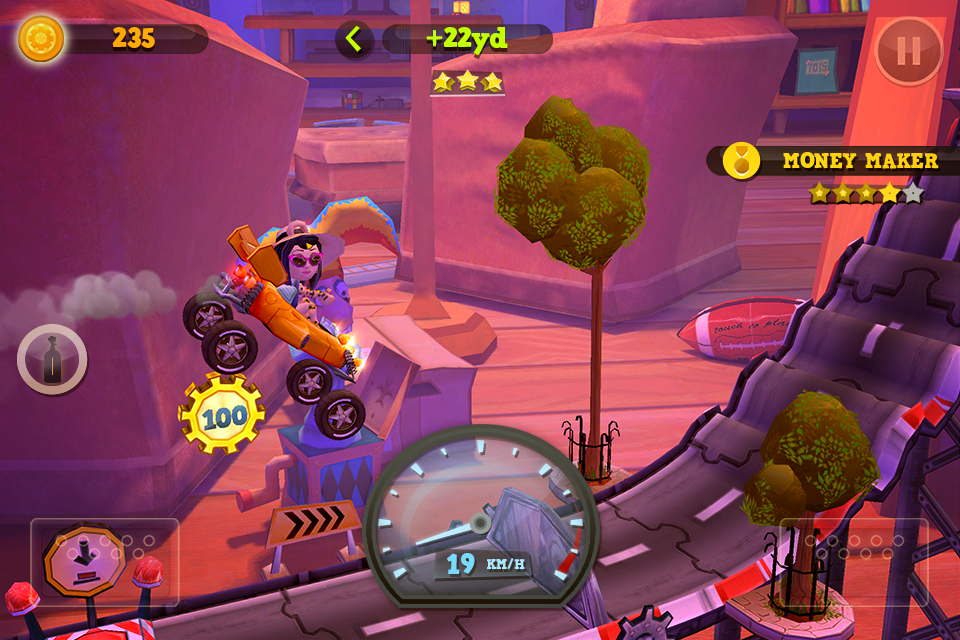Activate the nitro bottle boost

(52, 359)
